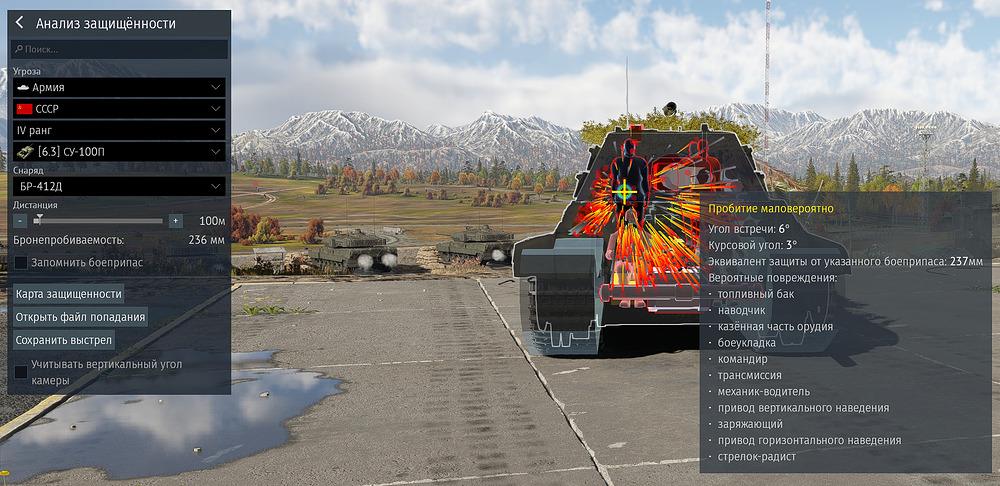Toggle the Запомнить боеприпас checkbox
This screenshot has height=486, width=1000.
(21, 262)
